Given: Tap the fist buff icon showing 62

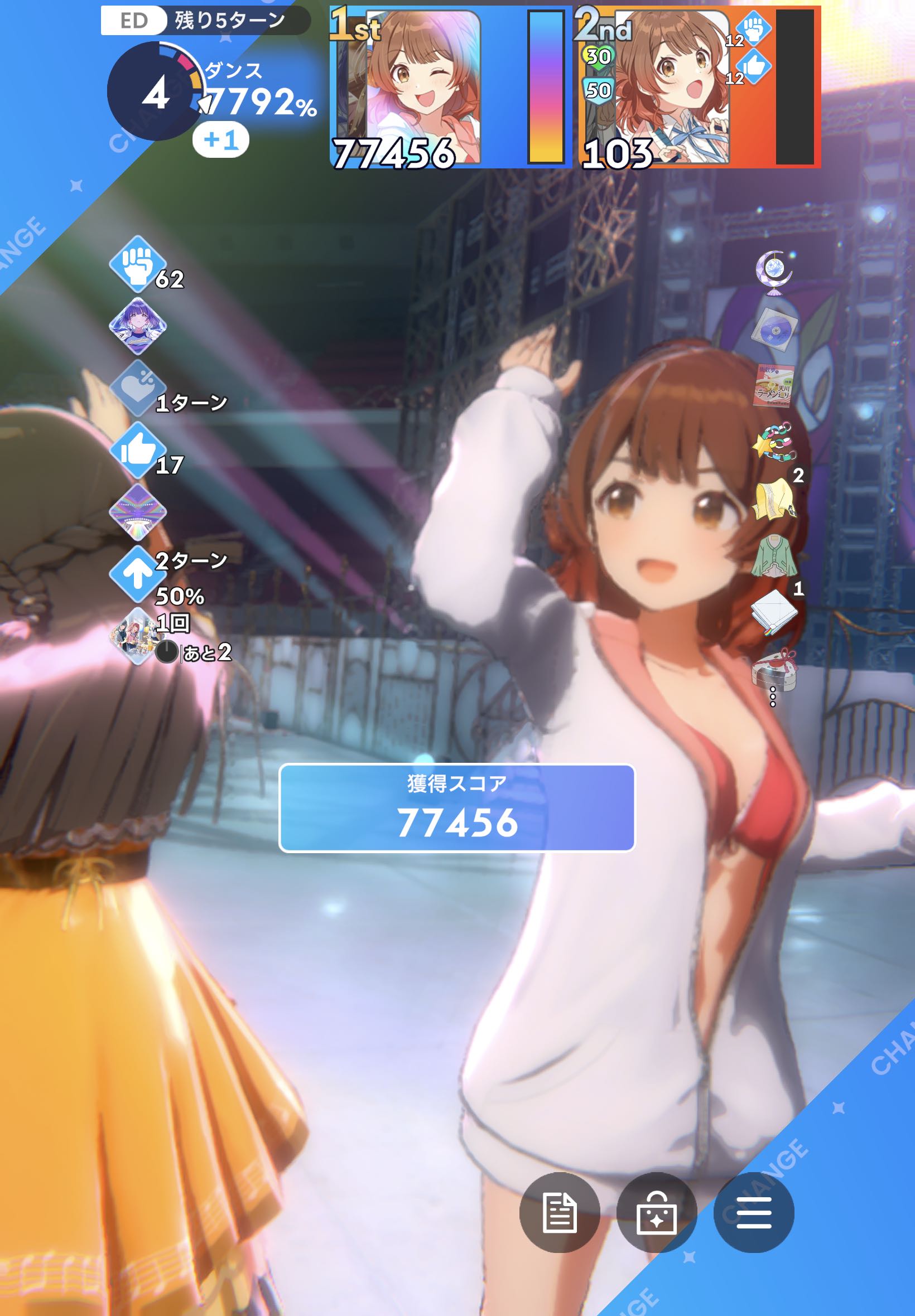Looking at the screenshot, I should [137, 264].
